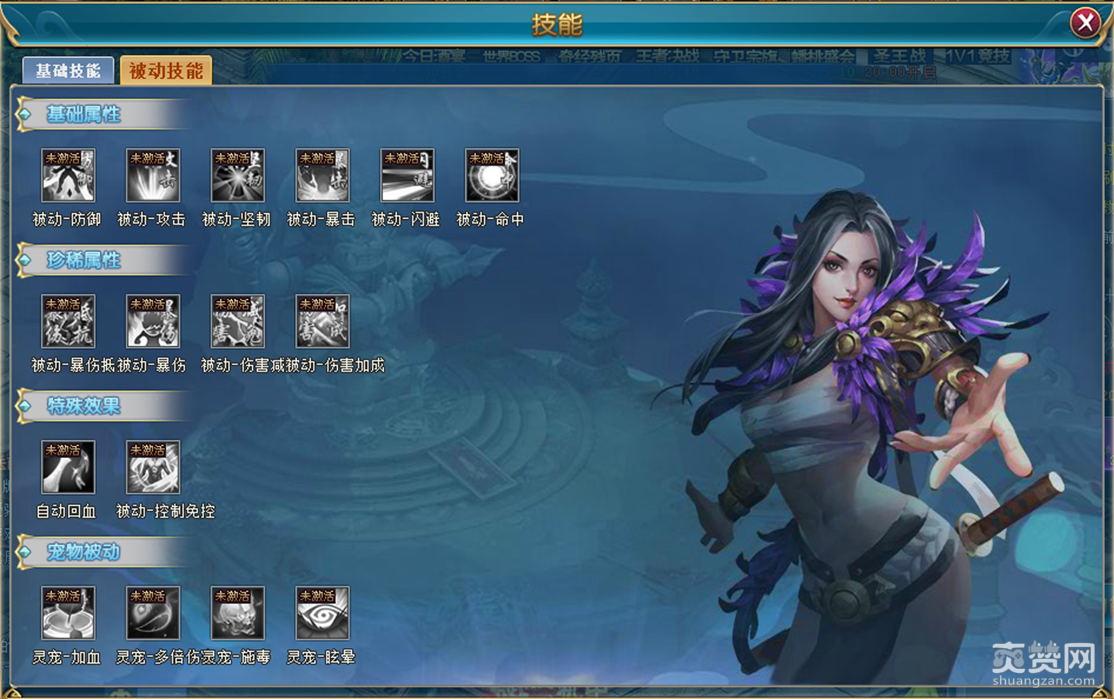Switch to the 基础技能 tab
The height and width of the screenshot is (699, 1114).
[68, 70]
